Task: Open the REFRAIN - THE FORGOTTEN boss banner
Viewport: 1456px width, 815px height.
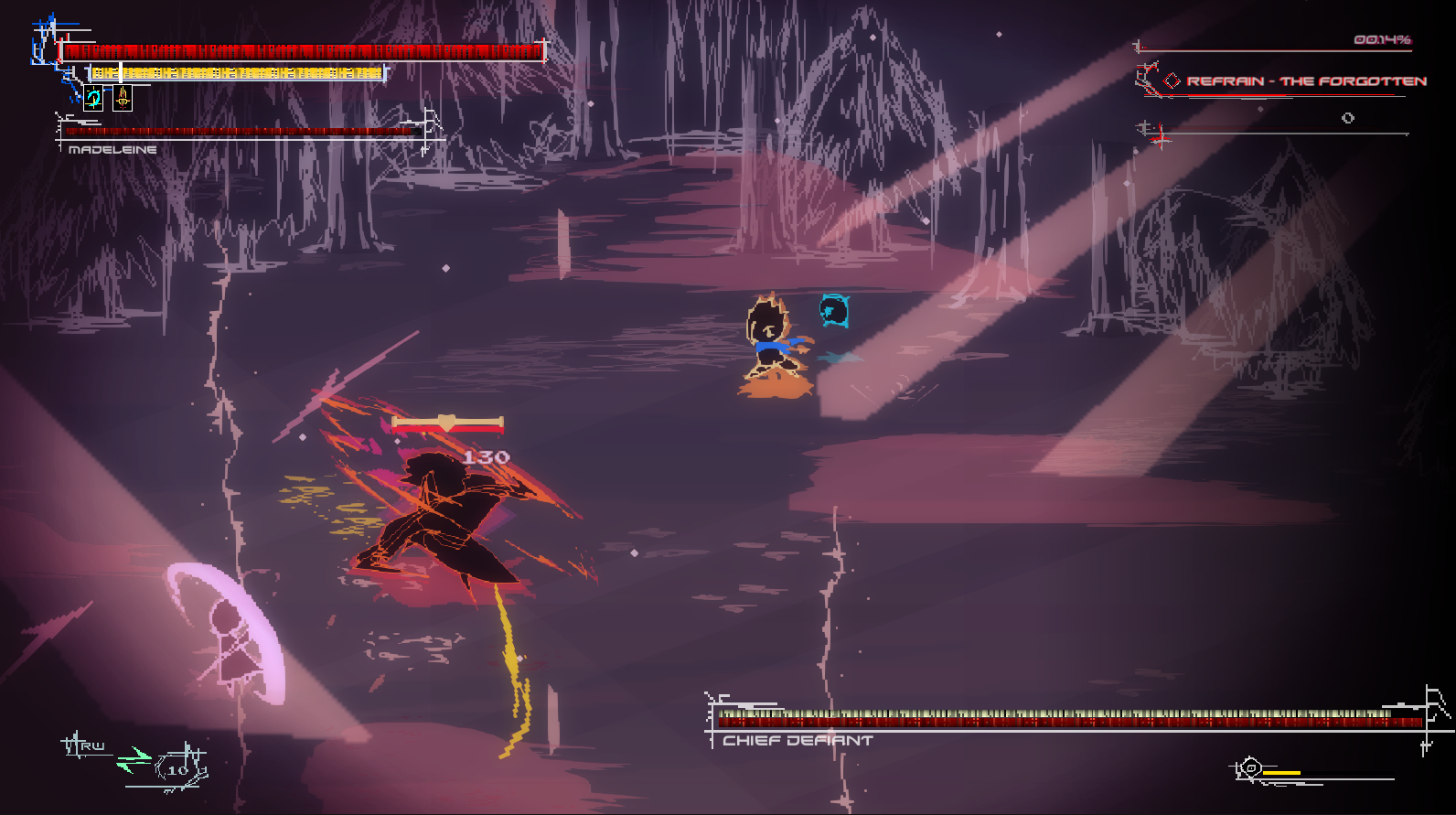Action: tap(1308, 80)
